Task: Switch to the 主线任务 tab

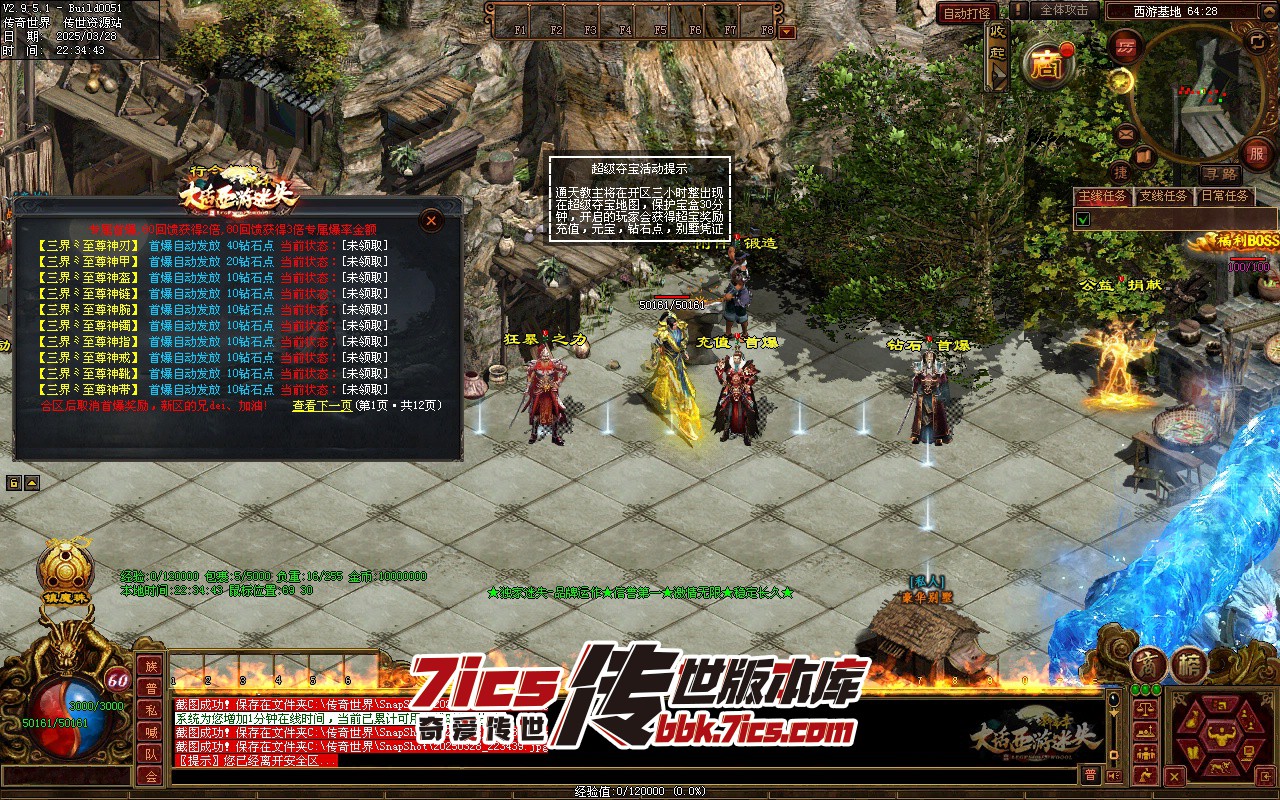Action: pos(1101,196)
